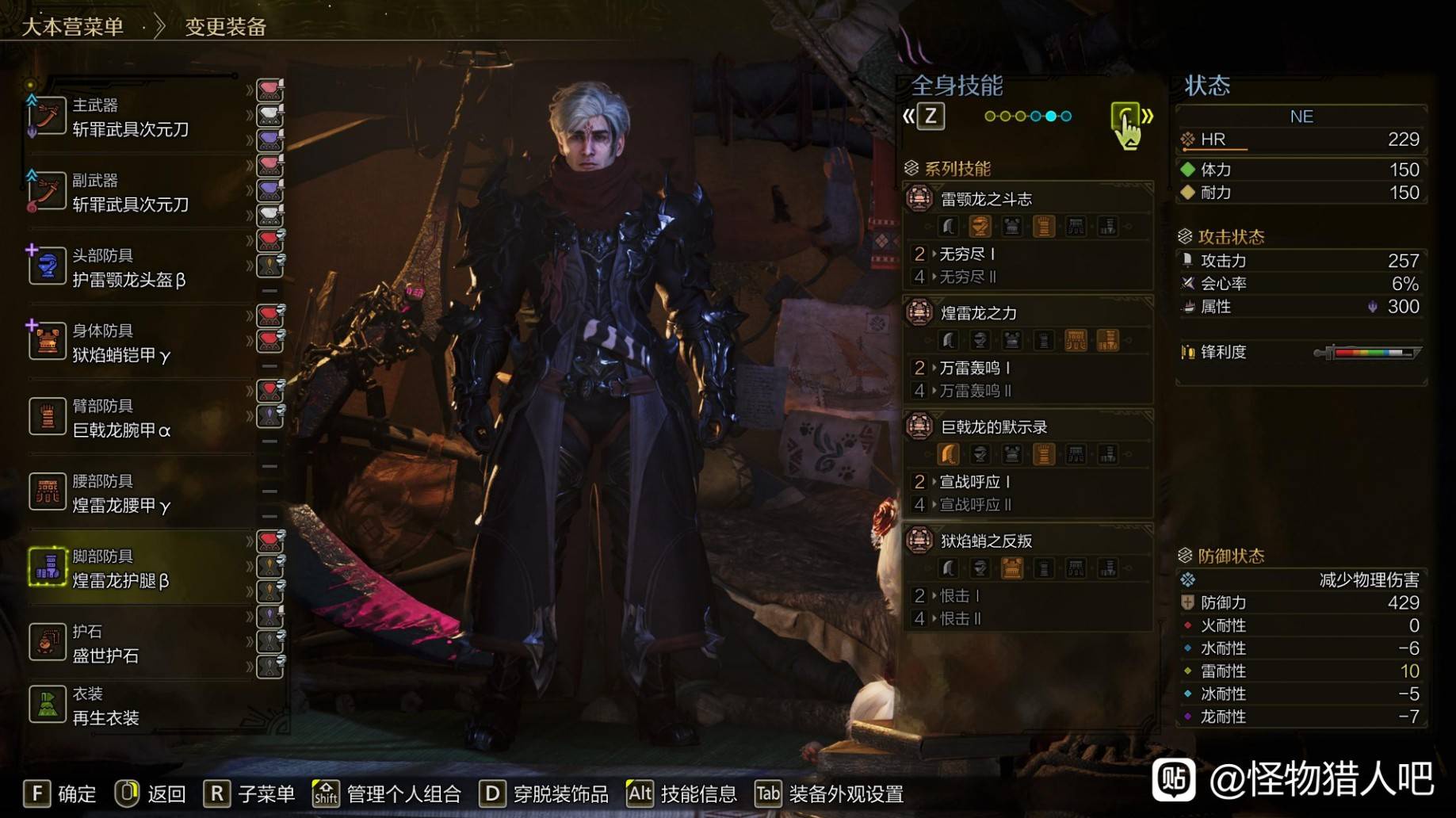The width and height of the screenshot is (1456, 818).
Task: Select leg armor 煌雷龙护腿β
Action: [120, 569]
